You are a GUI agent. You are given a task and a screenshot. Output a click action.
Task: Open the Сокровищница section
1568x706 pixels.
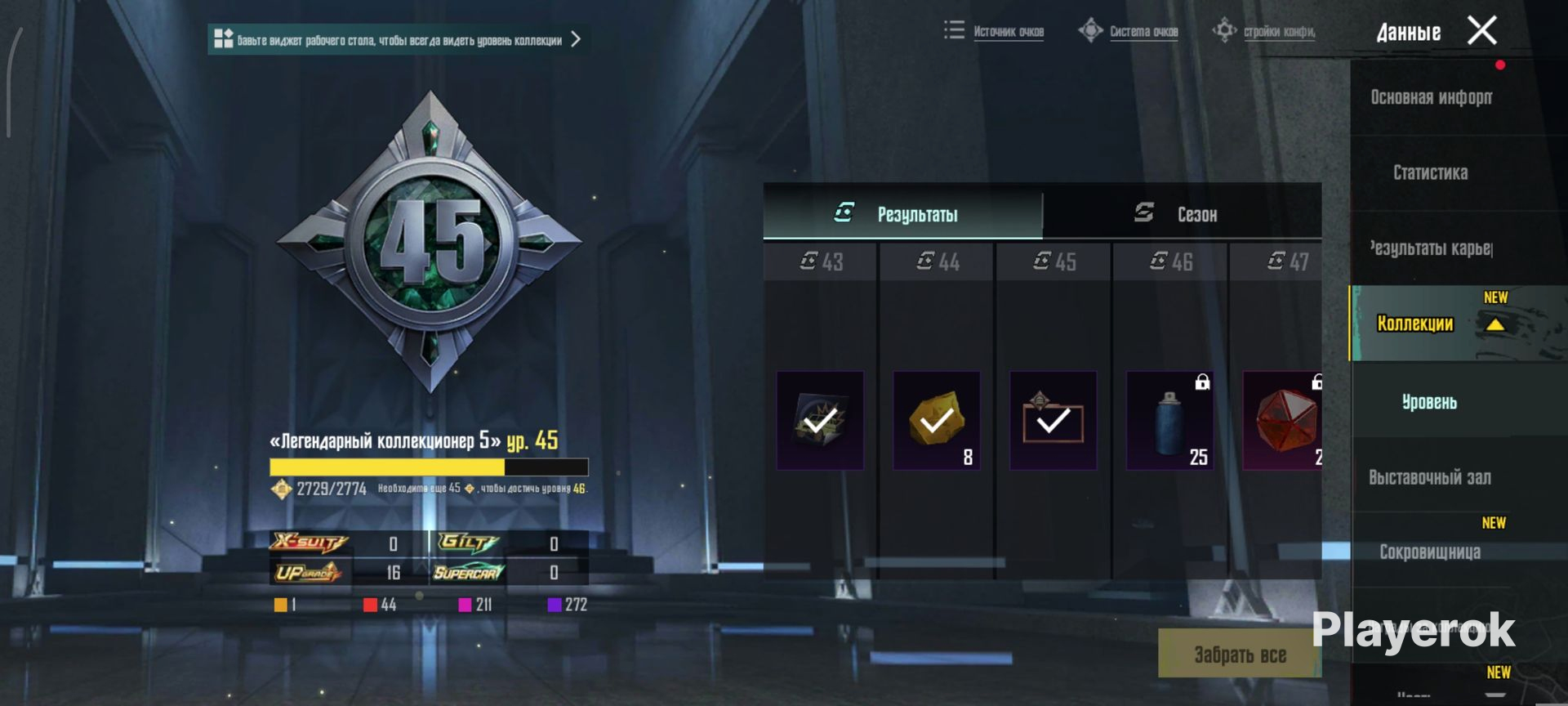(1429, 552)
